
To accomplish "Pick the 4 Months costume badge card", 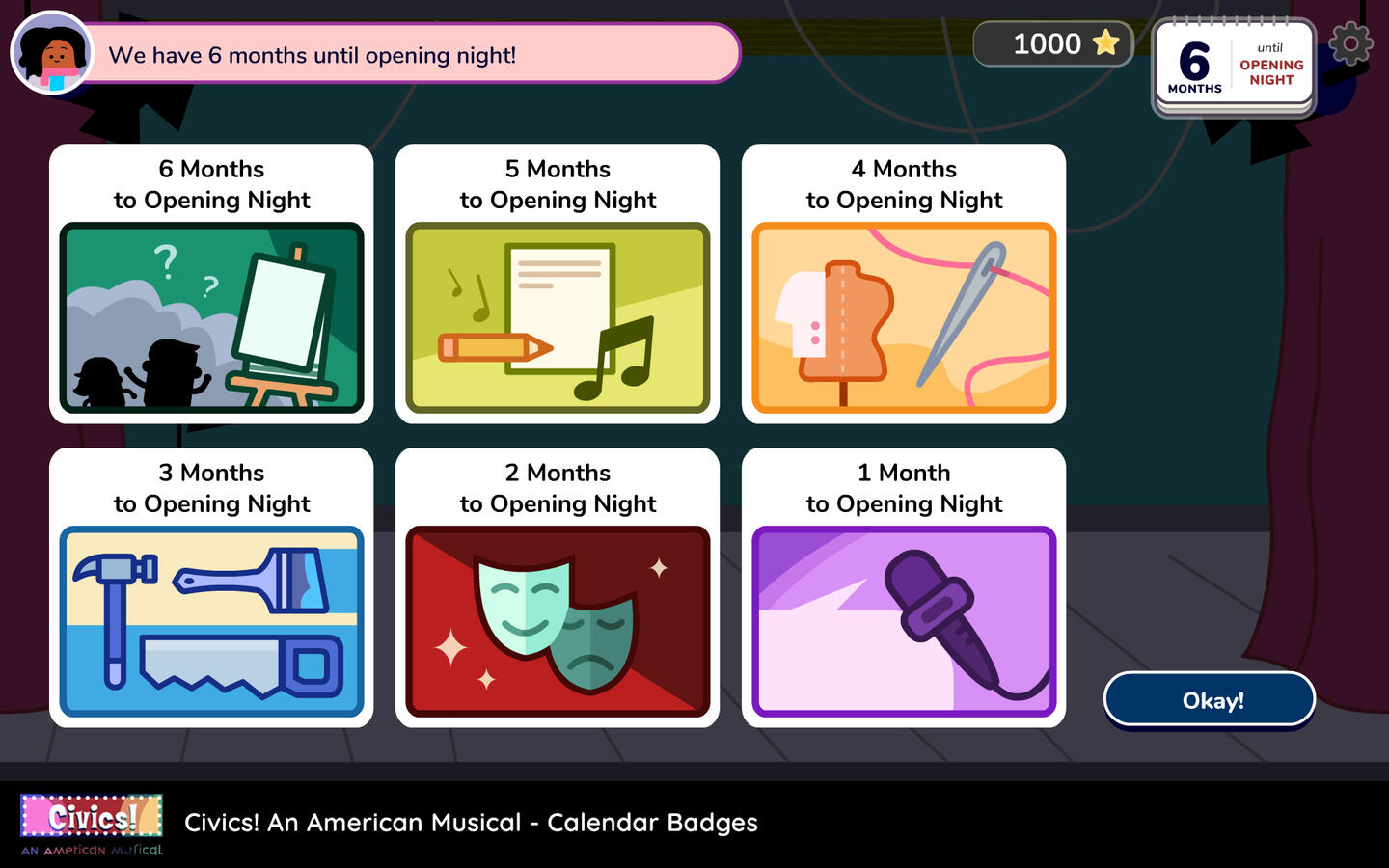I will coord(904,285).
